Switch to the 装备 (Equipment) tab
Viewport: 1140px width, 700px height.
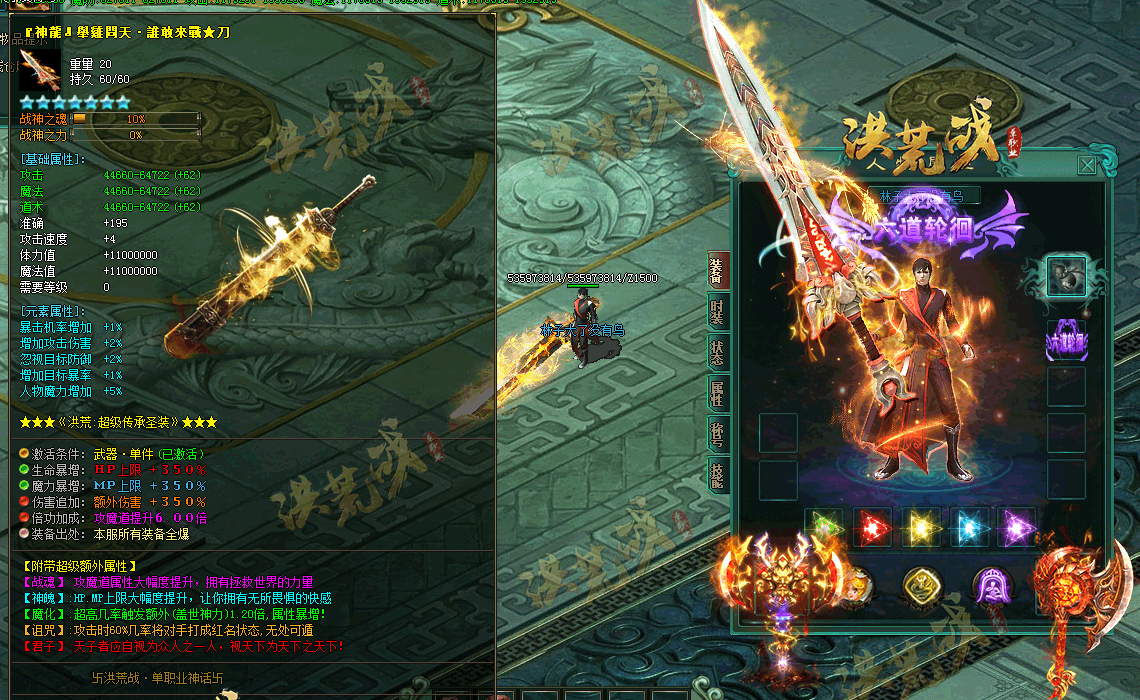(717, 271)
